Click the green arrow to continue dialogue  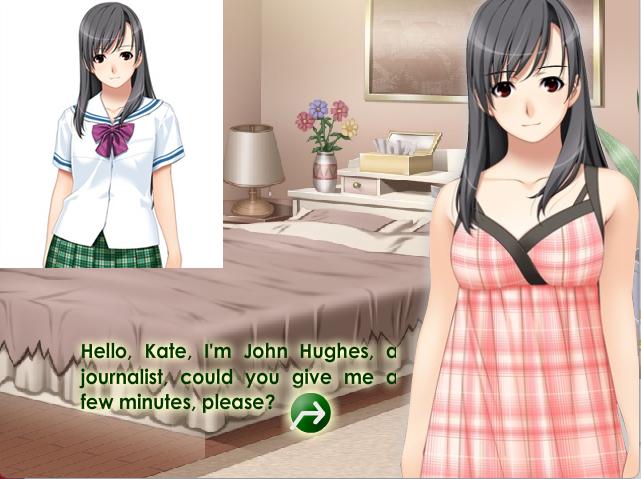(310, 411)
